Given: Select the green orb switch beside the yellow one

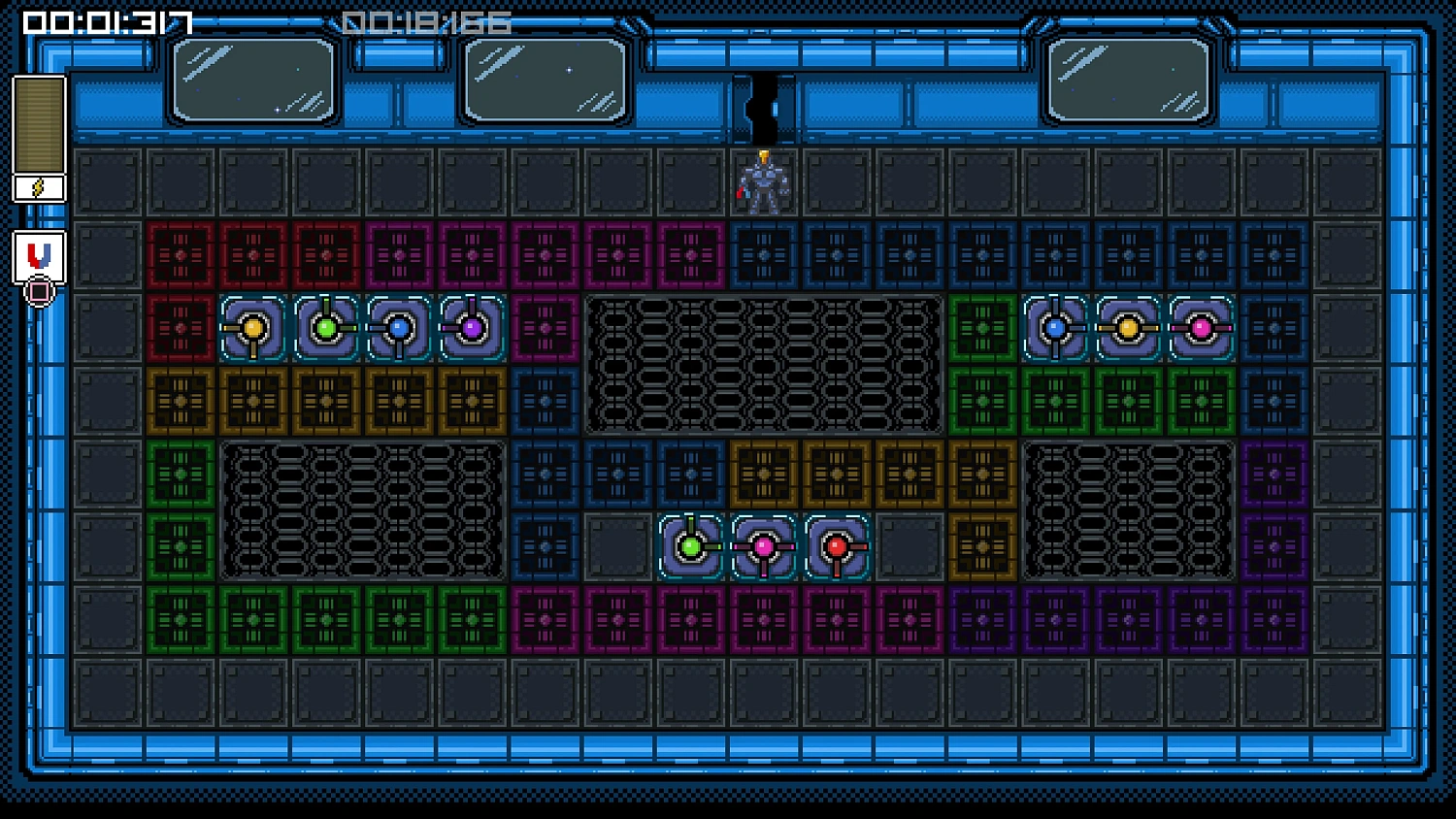Looking at the screenshot, I should 324,328.
